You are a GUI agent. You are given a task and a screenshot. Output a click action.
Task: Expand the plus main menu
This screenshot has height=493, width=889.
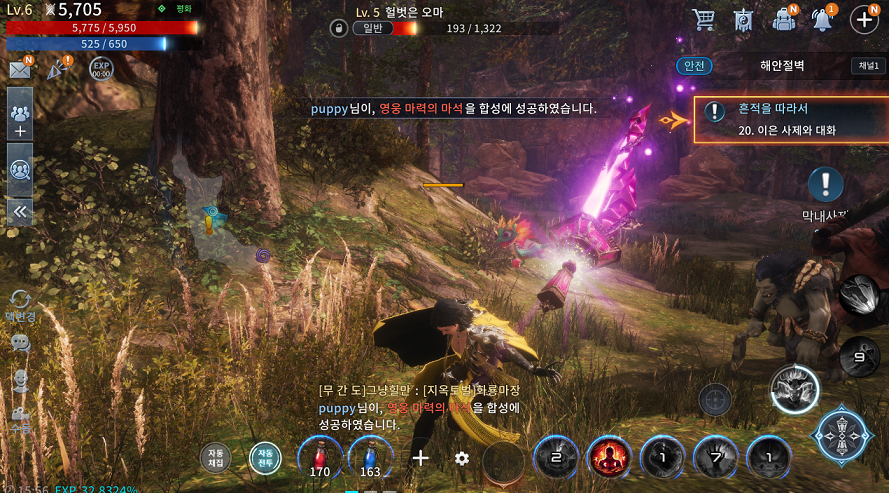(863, 19)
